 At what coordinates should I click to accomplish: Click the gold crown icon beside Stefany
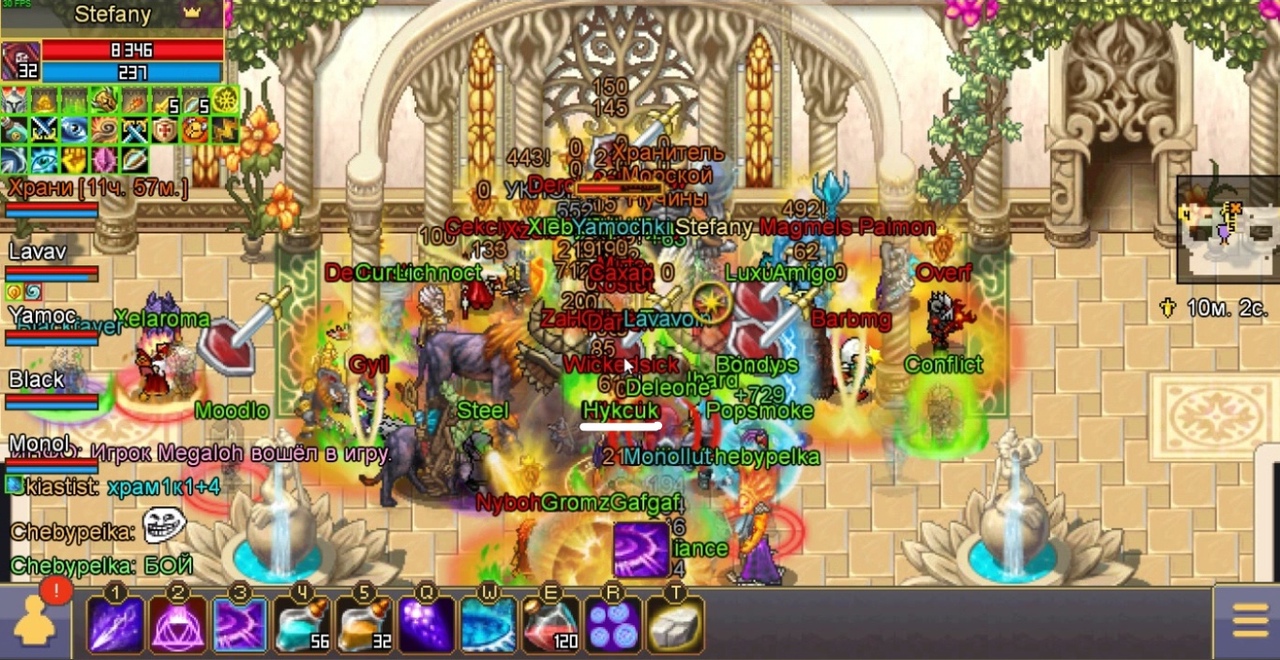coord(192,14)
